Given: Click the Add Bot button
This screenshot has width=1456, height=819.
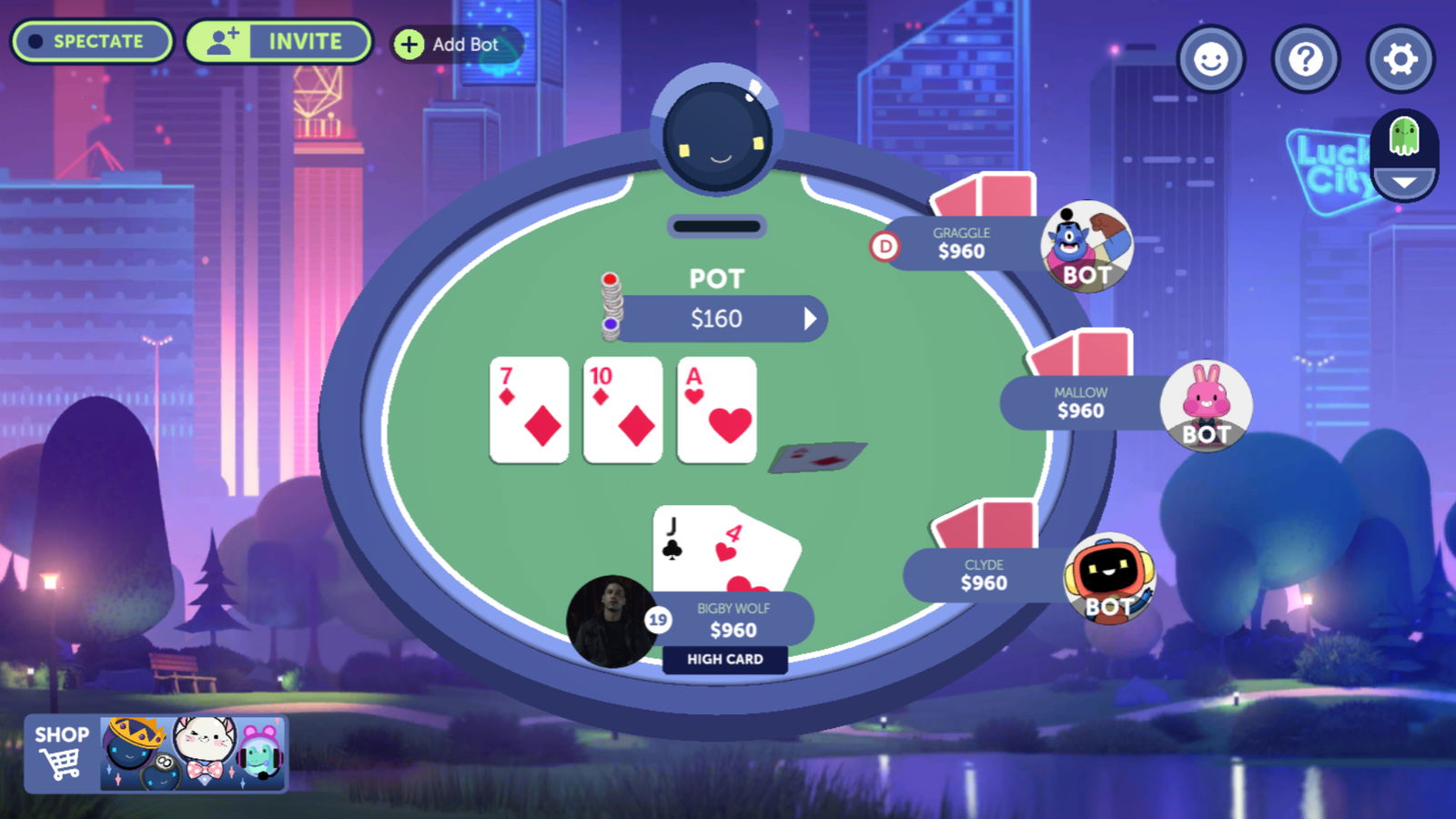Looking at the screenshot, I should pos(452,43).
